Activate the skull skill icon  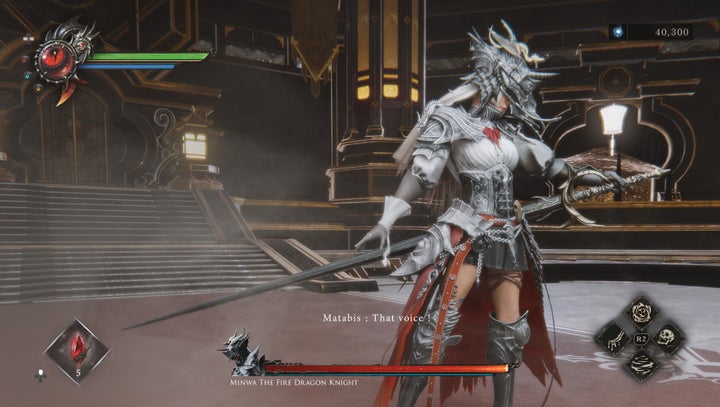click(x=667, y=338)
